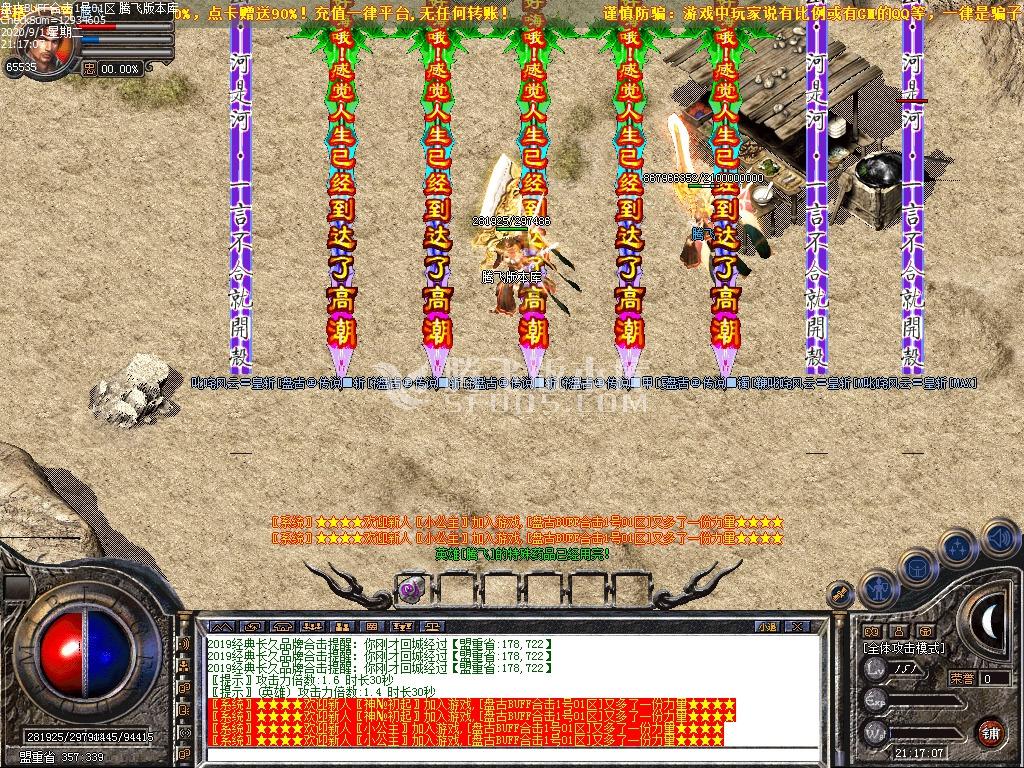The height and width of the screenshot is (768, 1024).
Task: Toggle sound with the speaker button
Action: (998, 538)
